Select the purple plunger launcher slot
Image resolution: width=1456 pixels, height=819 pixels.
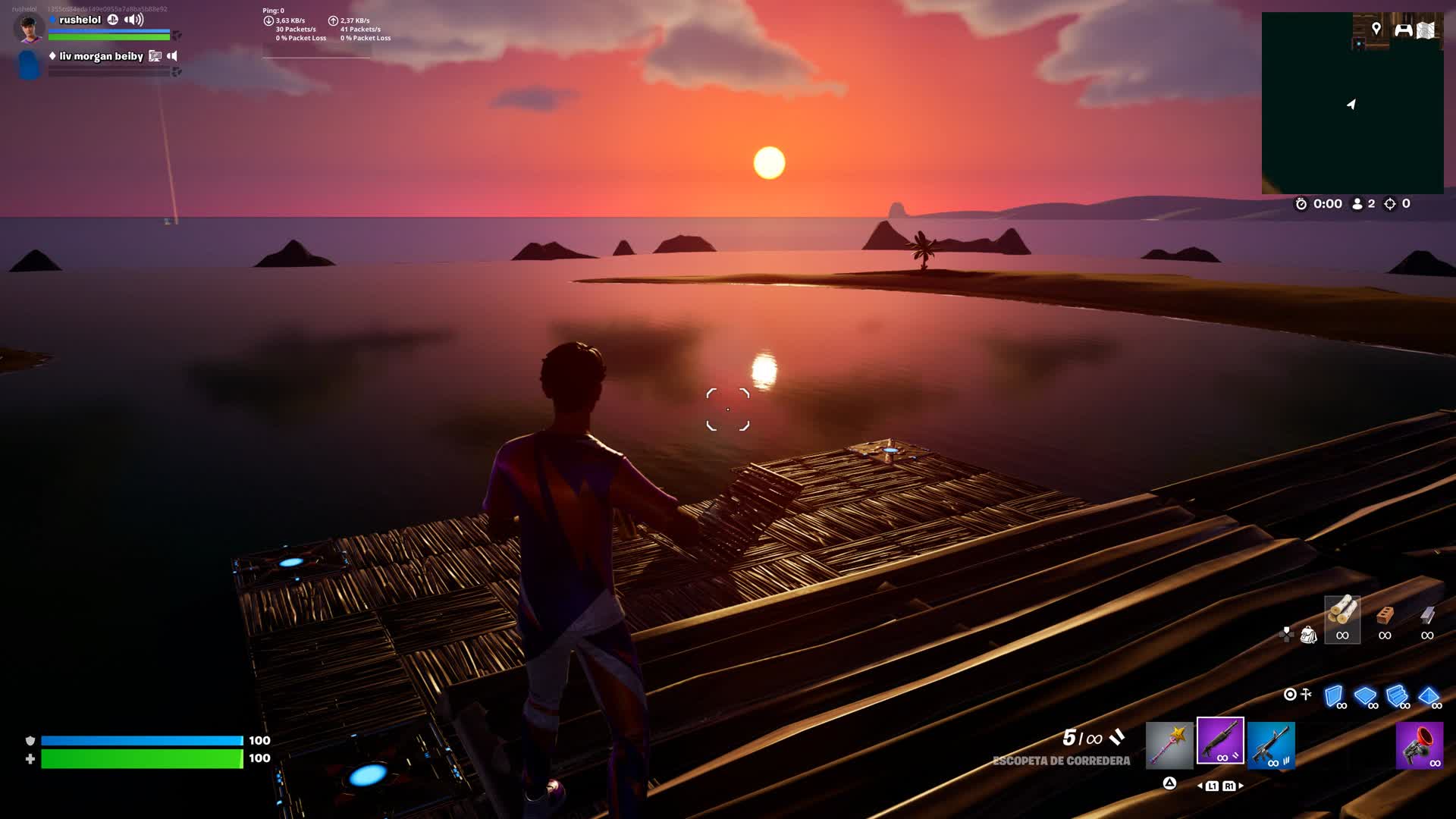(x=1419, y=745)
